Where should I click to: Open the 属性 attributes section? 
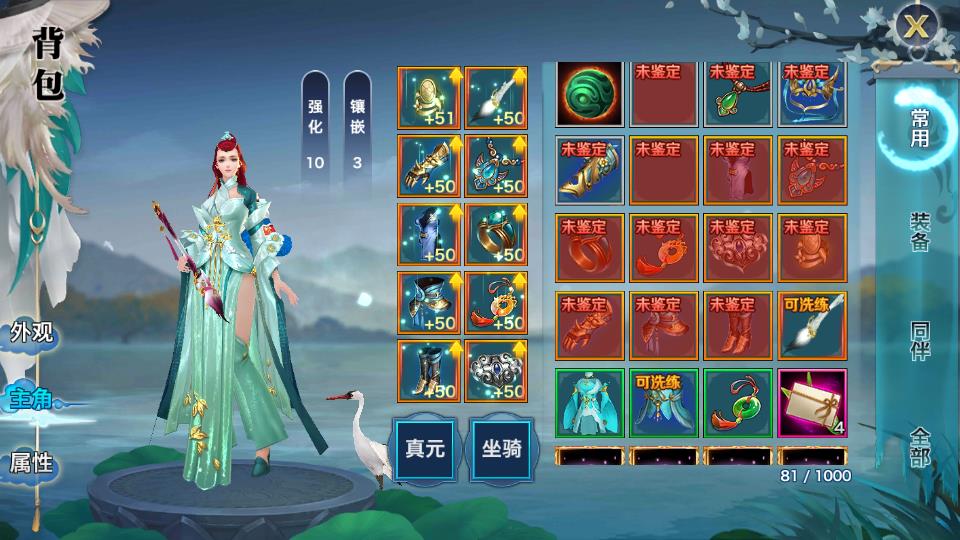pos(32,462)
